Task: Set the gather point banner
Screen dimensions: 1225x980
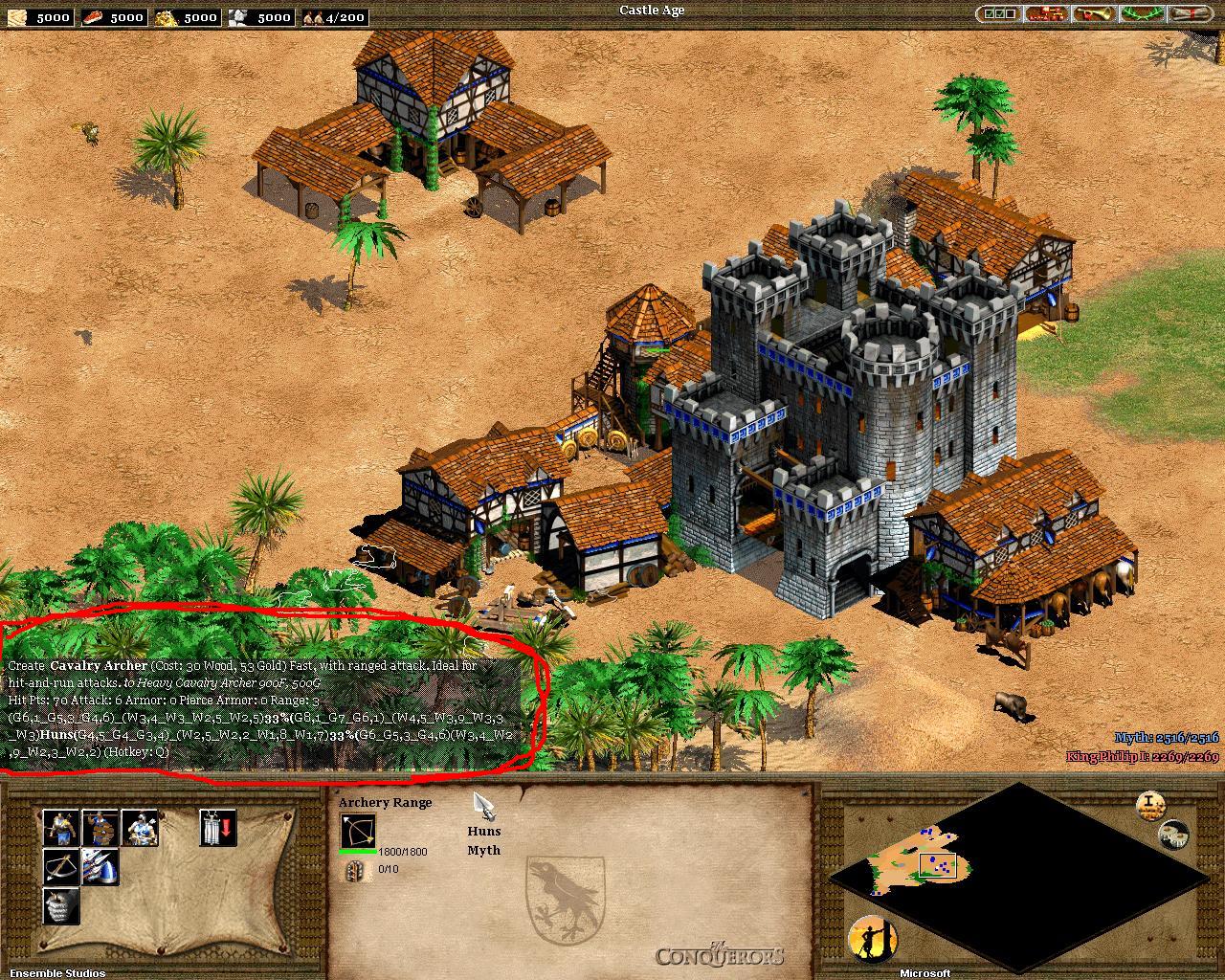Action: (x=218, y=828)
